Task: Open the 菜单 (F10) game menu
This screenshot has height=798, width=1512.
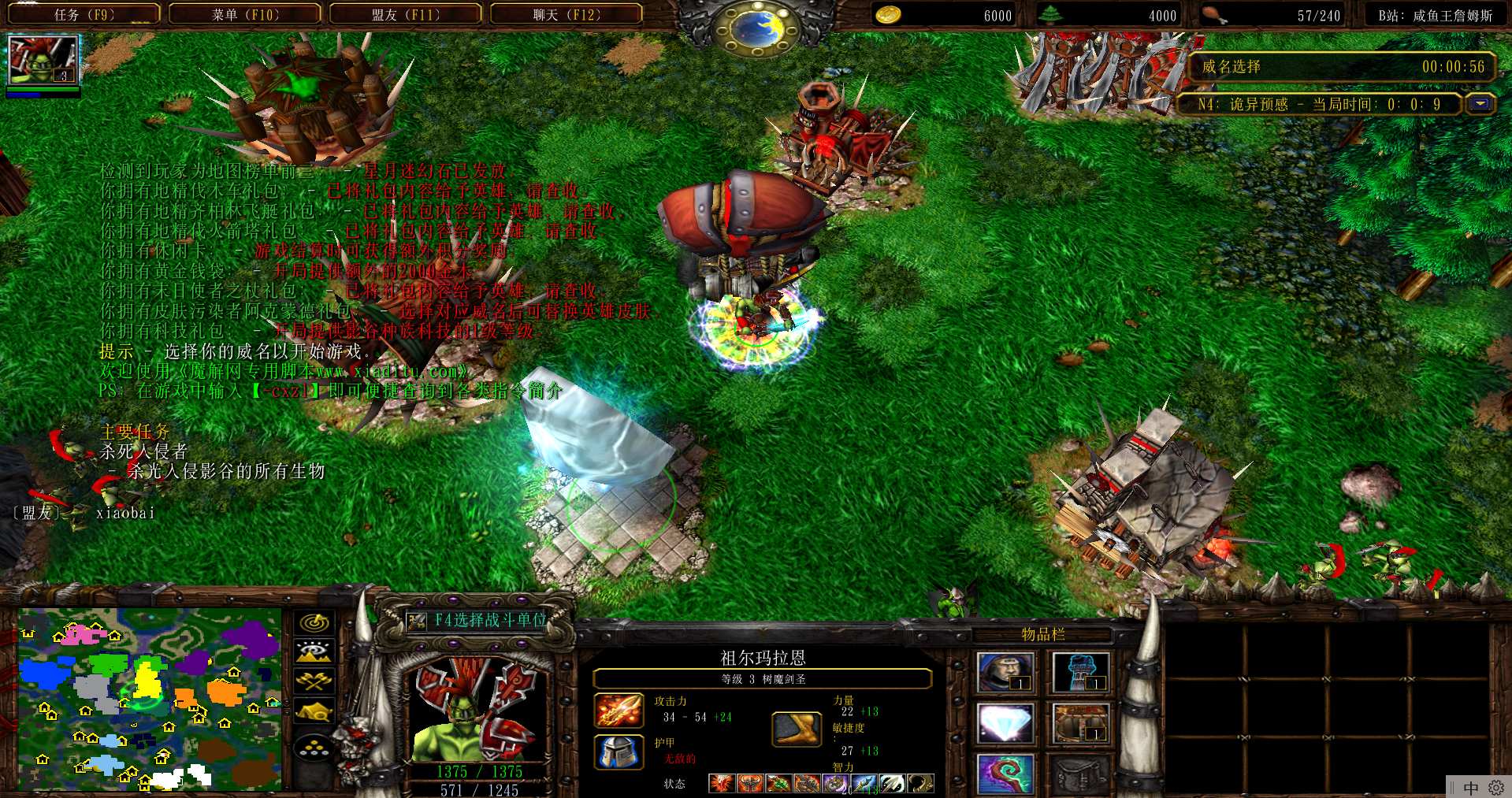Action: point(245,14)
